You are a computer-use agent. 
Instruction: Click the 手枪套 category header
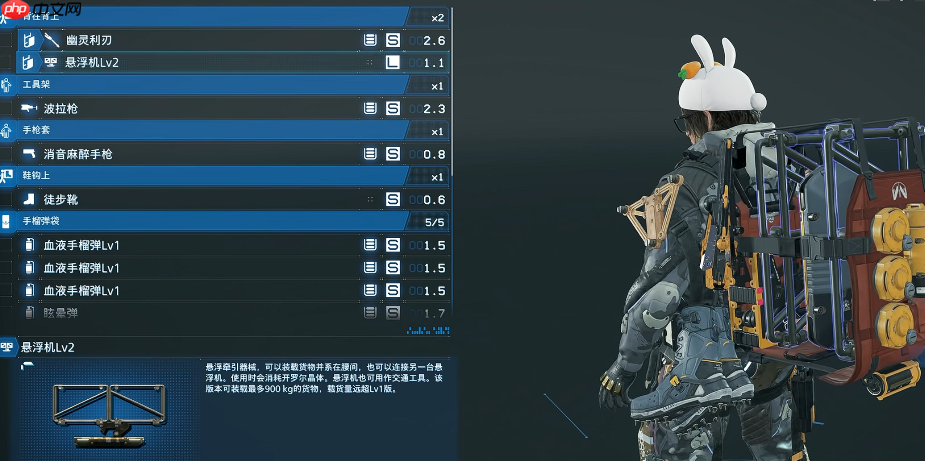pyautogui.click(x=200, y=131)
